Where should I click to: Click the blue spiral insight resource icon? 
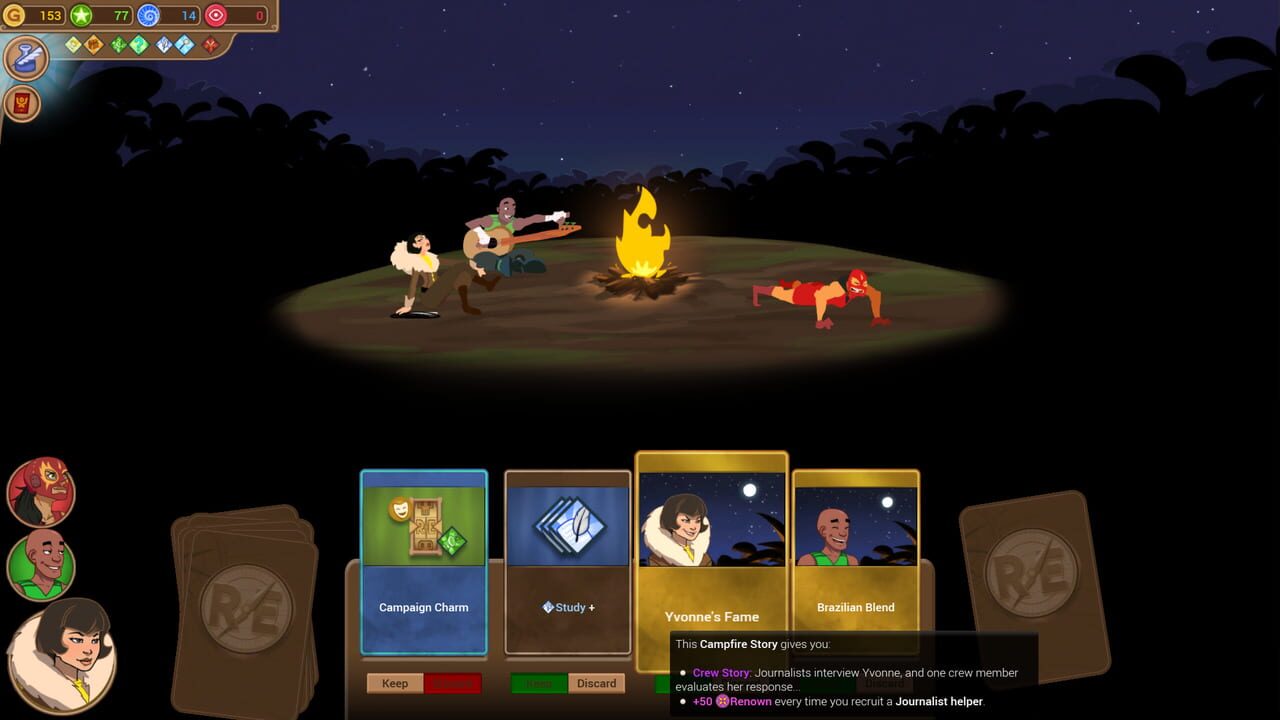click(x=148, y=16)
